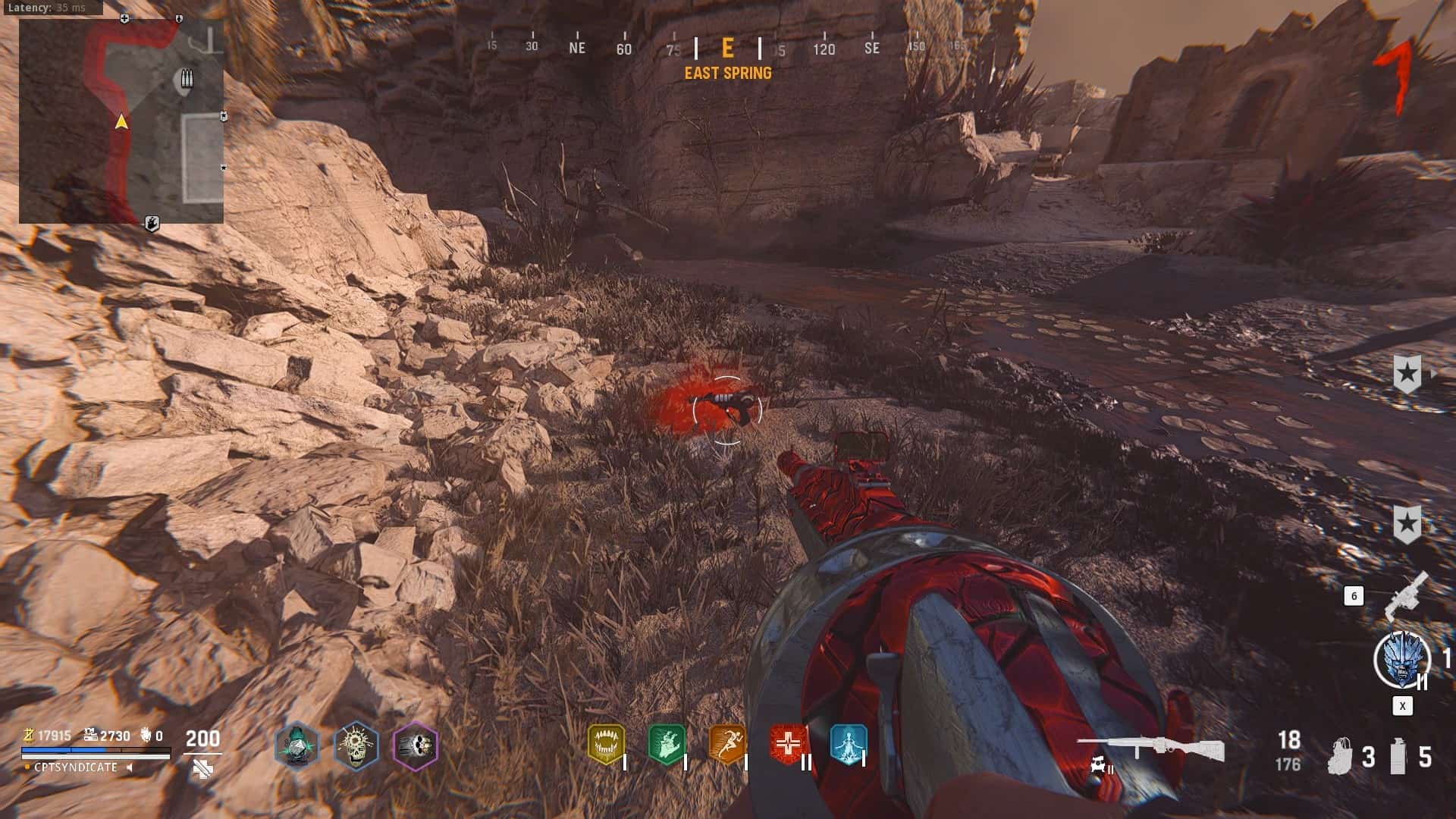Select the launcher scorestreak icon
This screenshot has height=819, width=1456.
pyautogui.click(x=1407, y=595)
